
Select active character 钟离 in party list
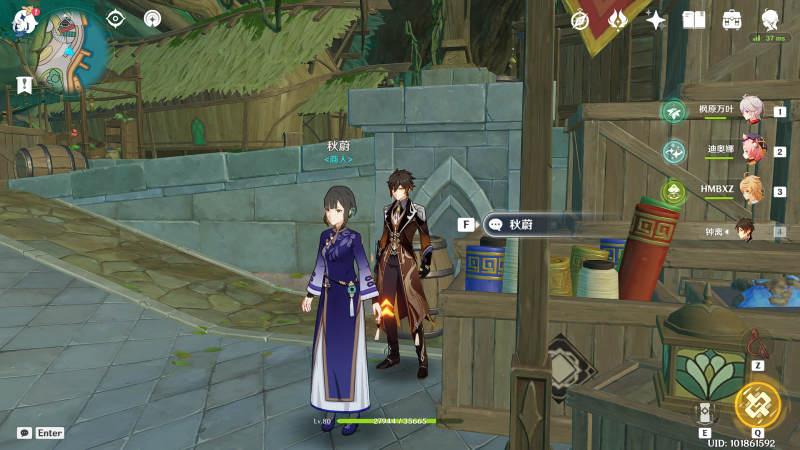click(746, 231)
